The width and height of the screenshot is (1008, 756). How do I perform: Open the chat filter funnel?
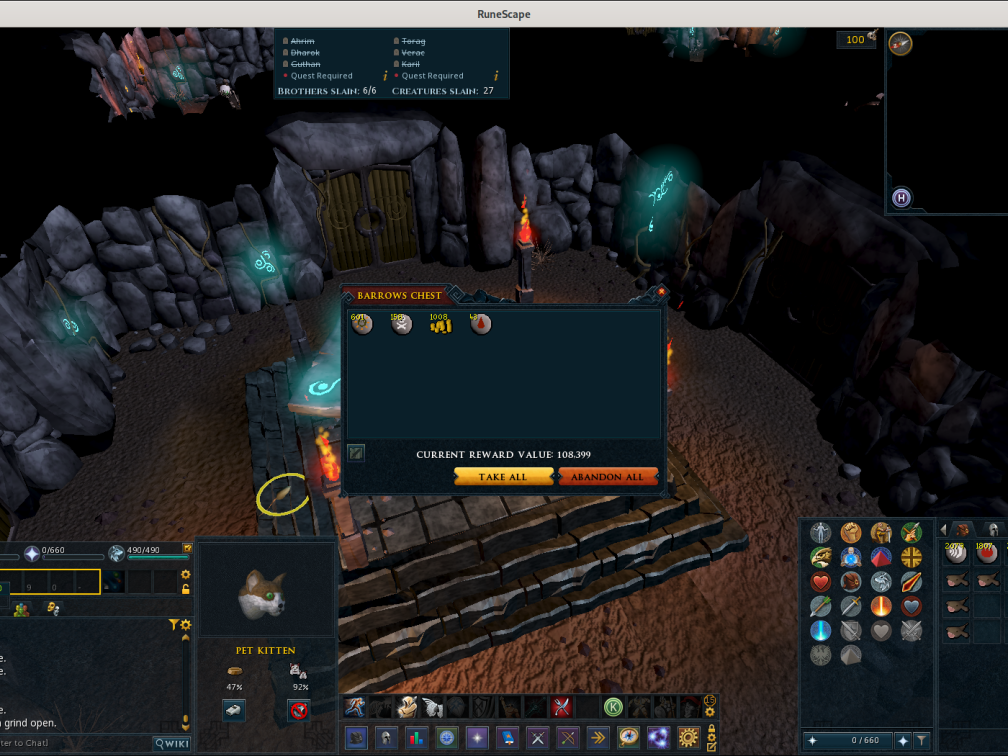[173, 625]
